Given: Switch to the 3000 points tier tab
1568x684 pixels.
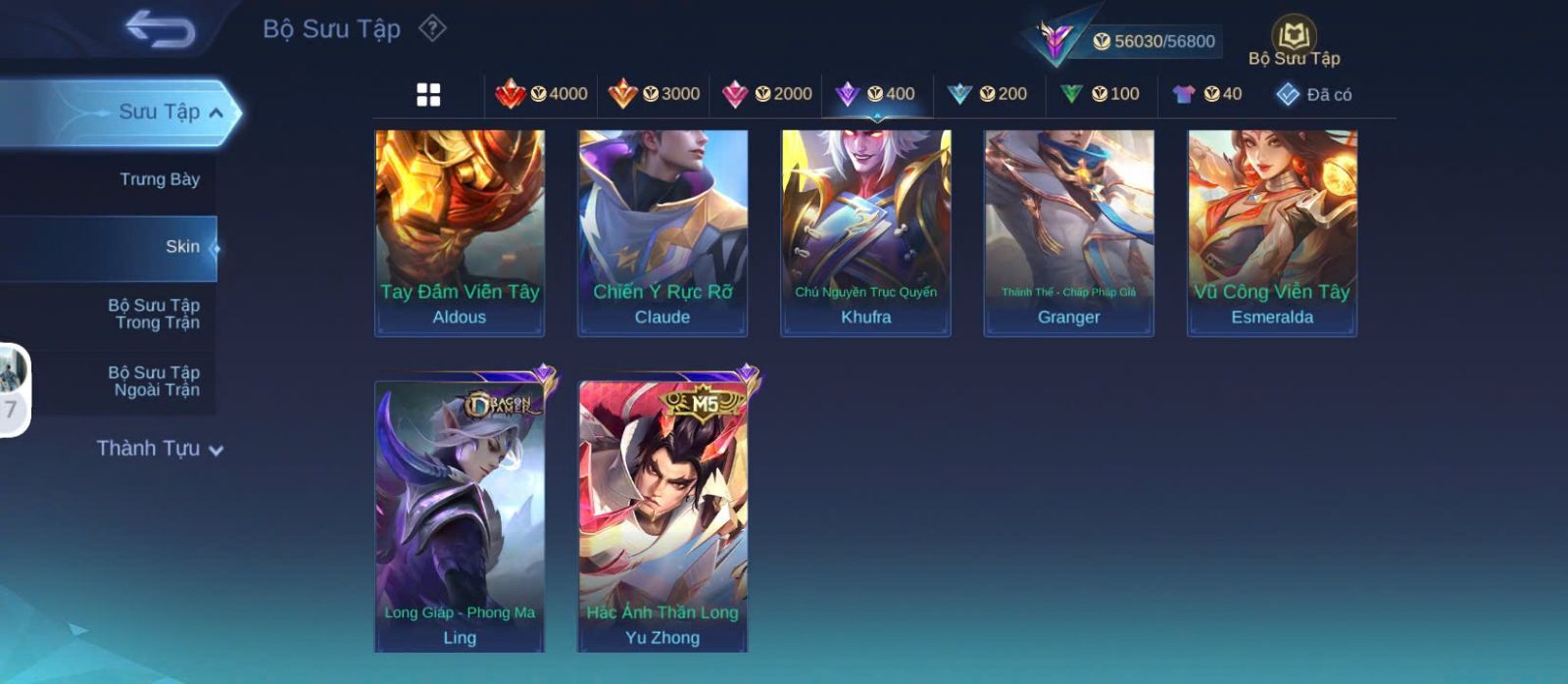Looking at the screenshot, I should pos(654,94).
